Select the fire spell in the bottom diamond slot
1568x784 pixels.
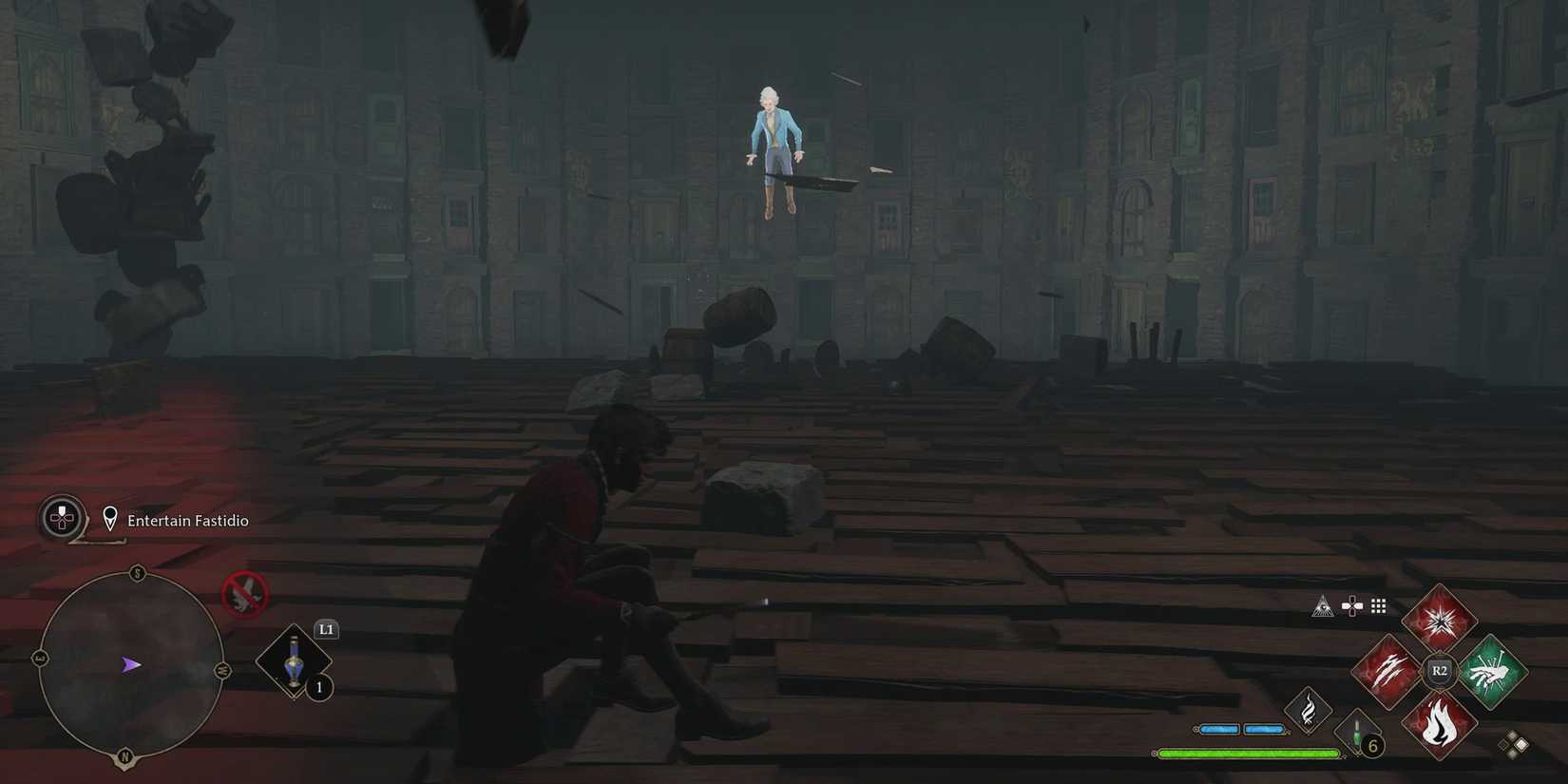[x=1438, y=726]
